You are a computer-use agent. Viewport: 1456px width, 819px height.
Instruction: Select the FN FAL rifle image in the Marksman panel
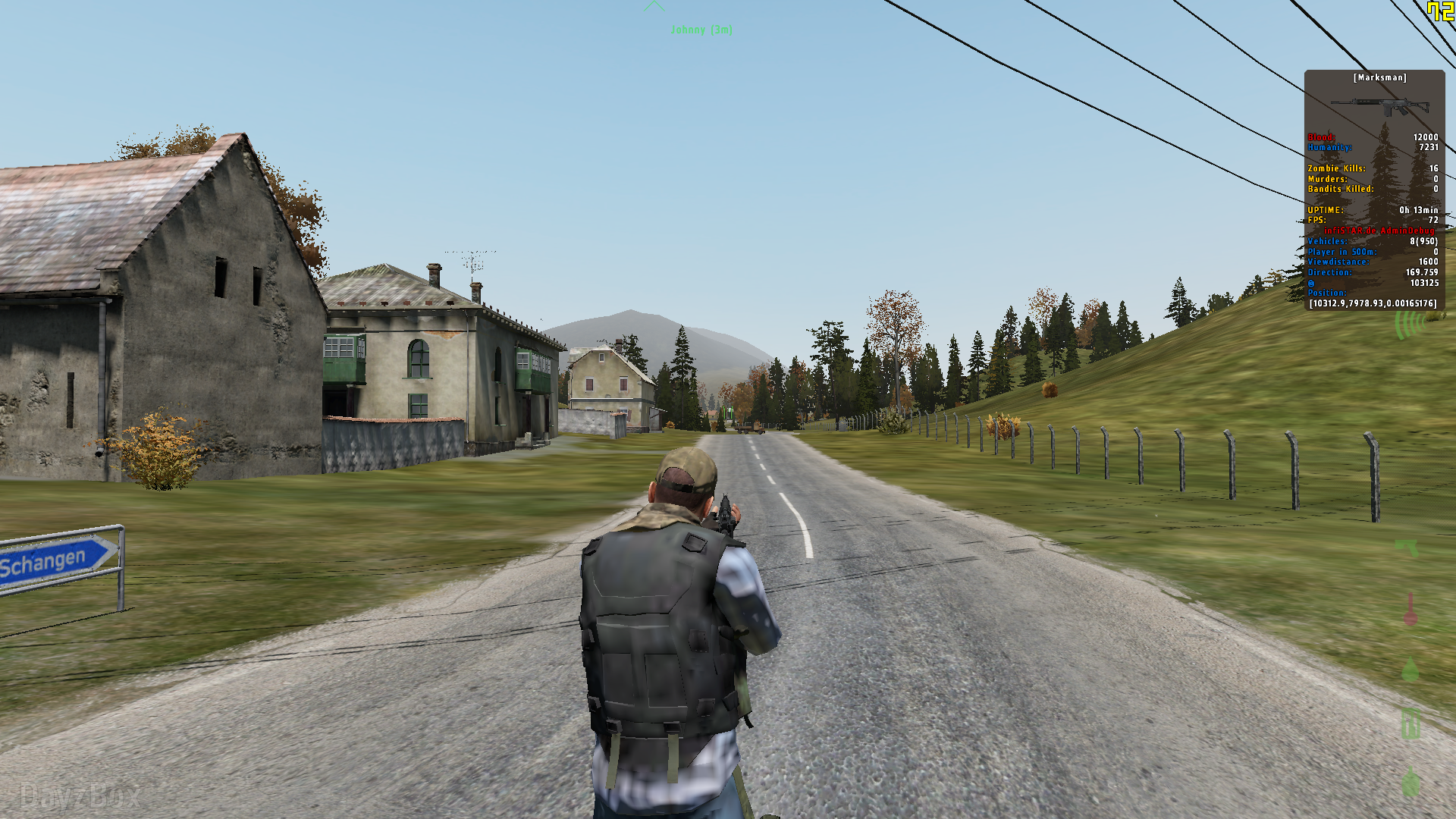tap(1382, 106)
